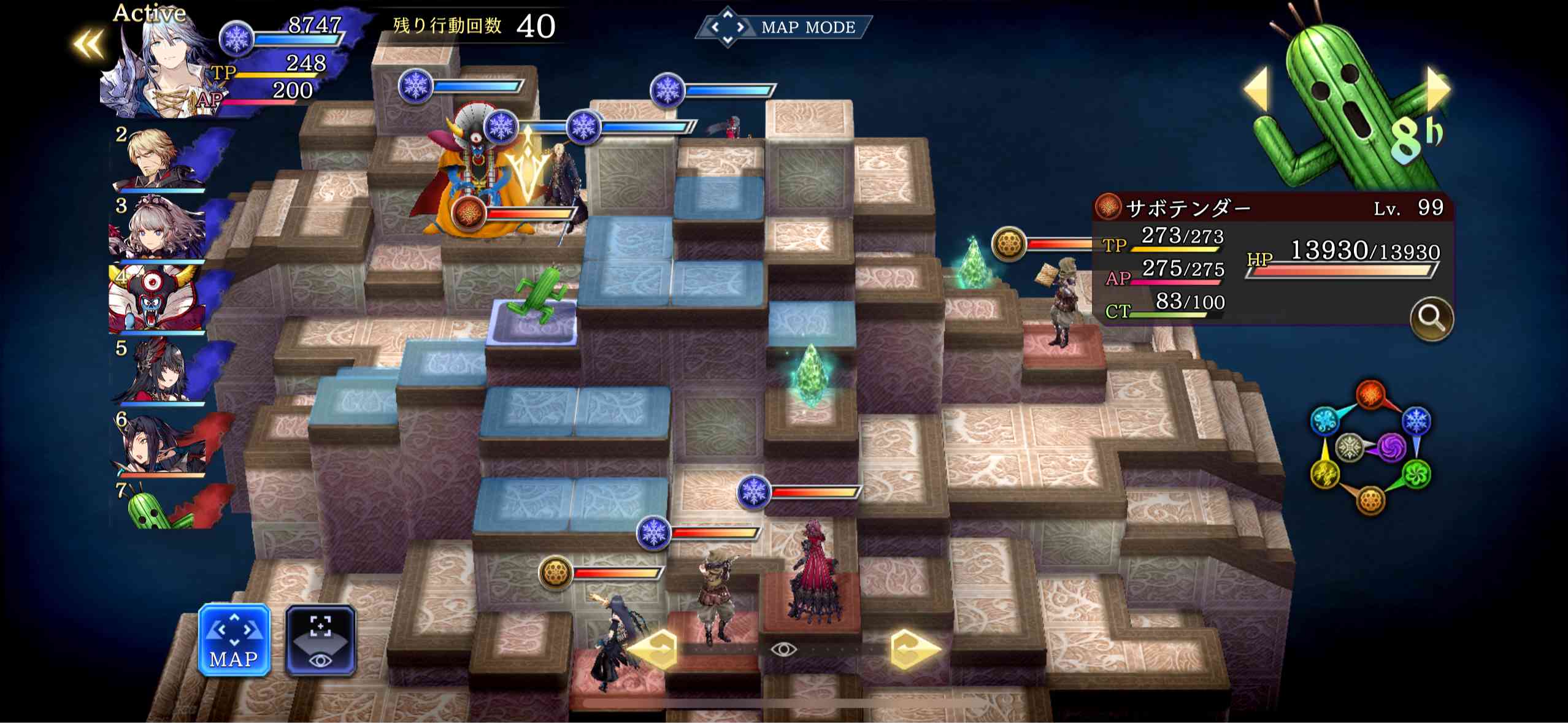Select the yellow Thunder element icon
Screen dimensions: 1568x723
pos(1325,473)
